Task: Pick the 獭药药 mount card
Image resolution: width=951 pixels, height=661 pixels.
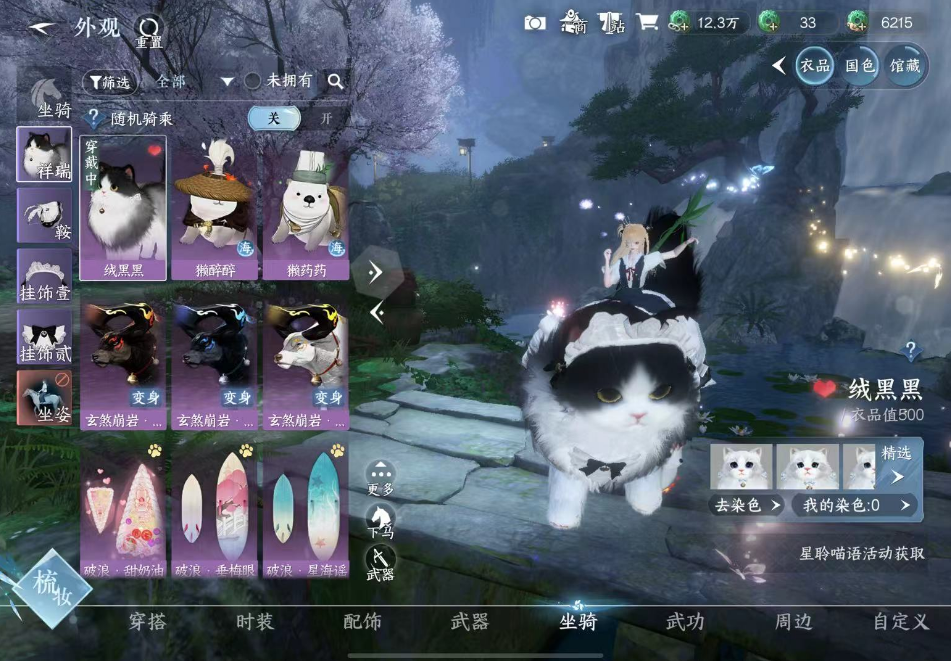Action: (x=305, y=209)
